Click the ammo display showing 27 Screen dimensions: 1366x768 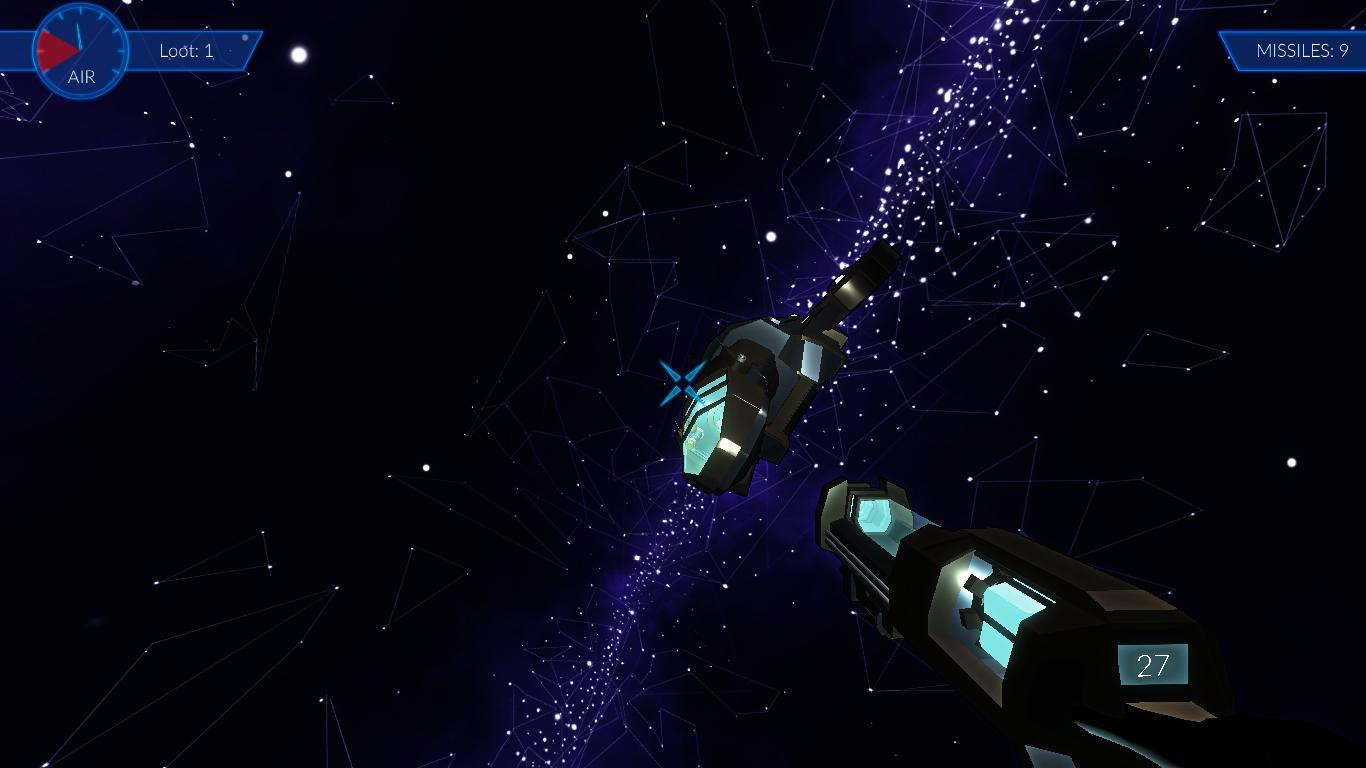pos(1152,663)
